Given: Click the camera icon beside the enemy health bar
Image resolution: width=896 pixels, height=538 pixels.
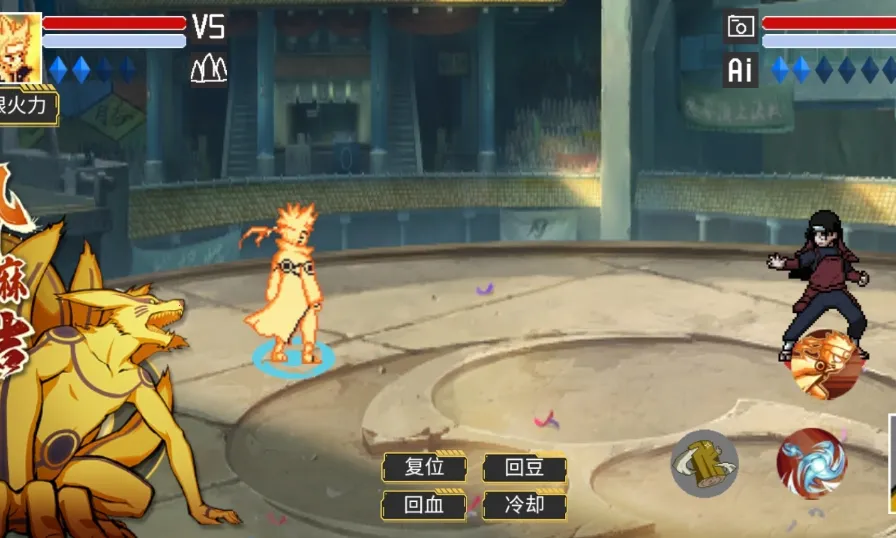Looking at the screenshot, I should pyautogui.click(x=741, y=26).
